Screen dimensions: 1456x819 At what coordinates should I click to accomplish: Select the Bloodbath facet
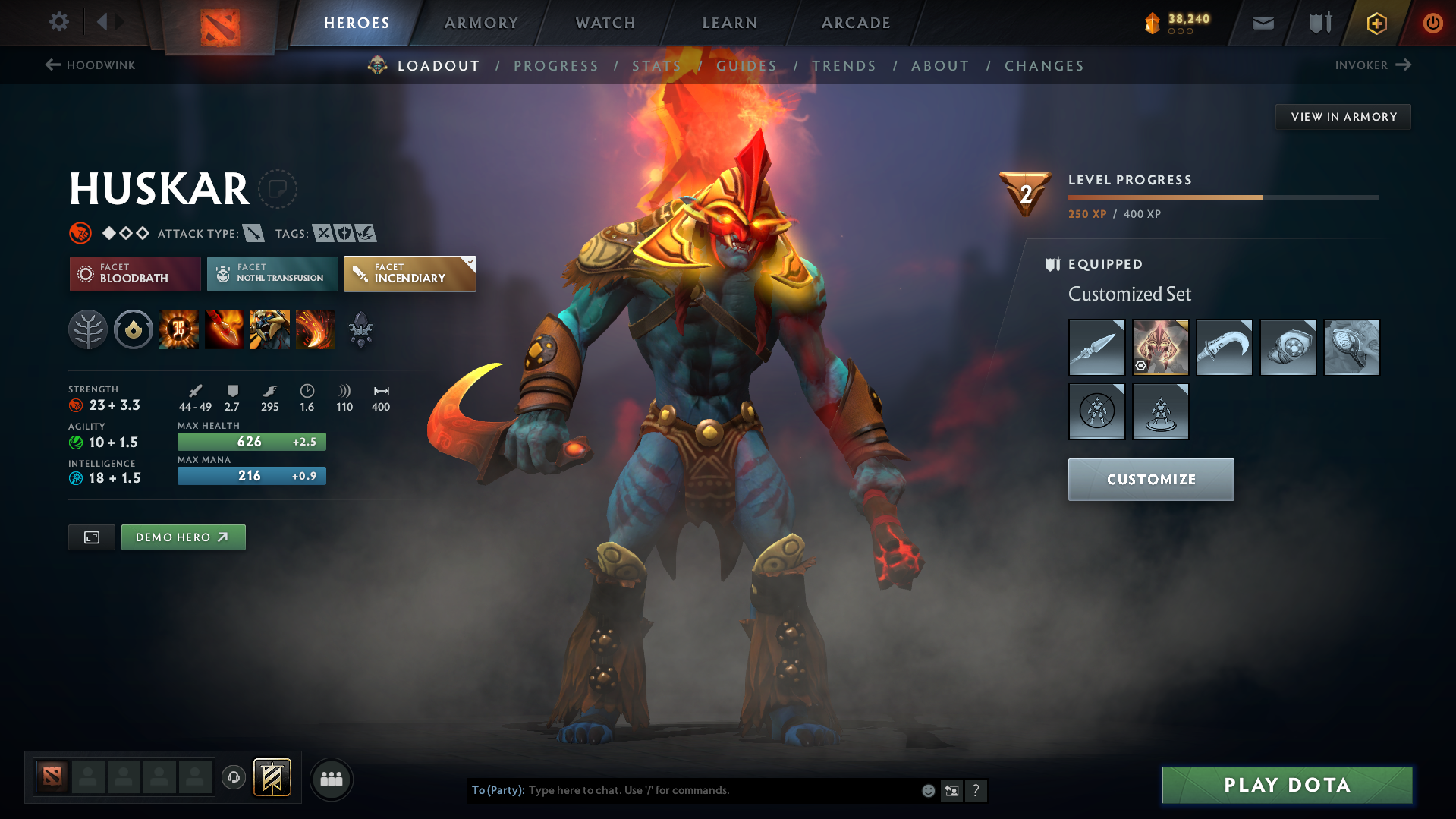coord(134,273)
